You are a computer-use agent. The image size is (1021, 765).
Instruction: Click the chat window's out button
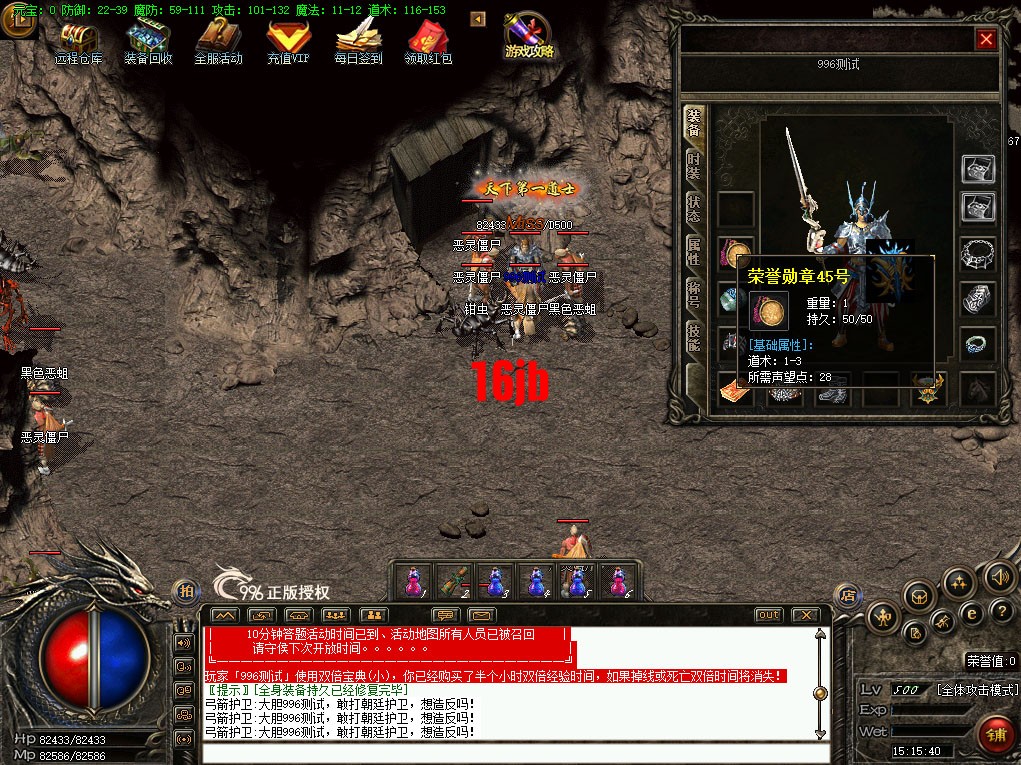(x=768, y=615)
